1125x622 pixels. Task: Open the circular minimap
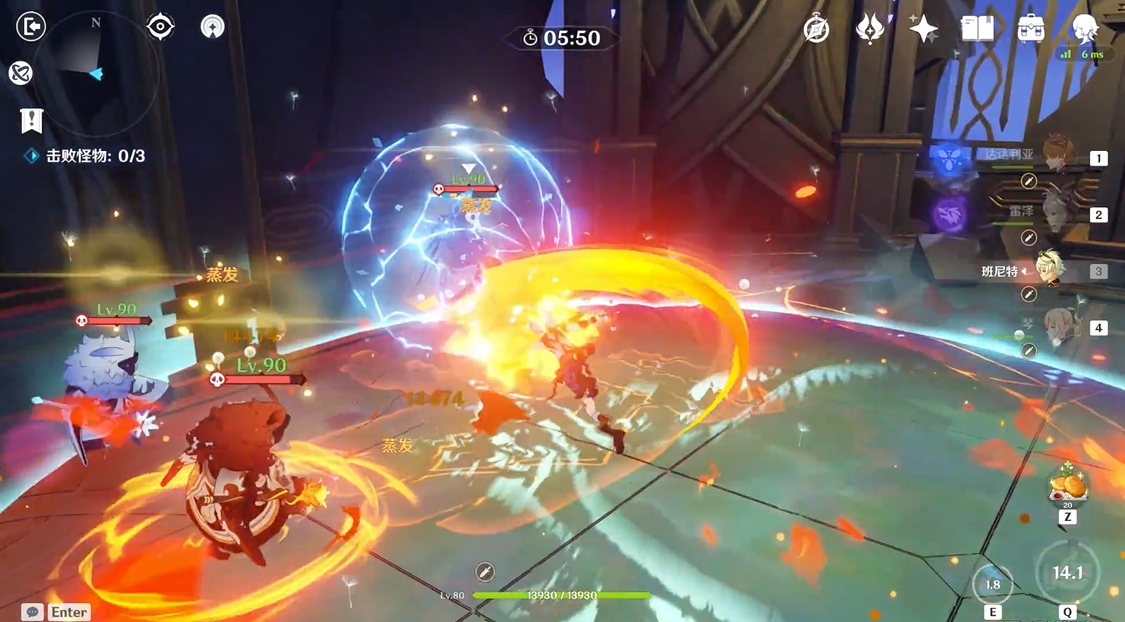(x=97, y=75)
